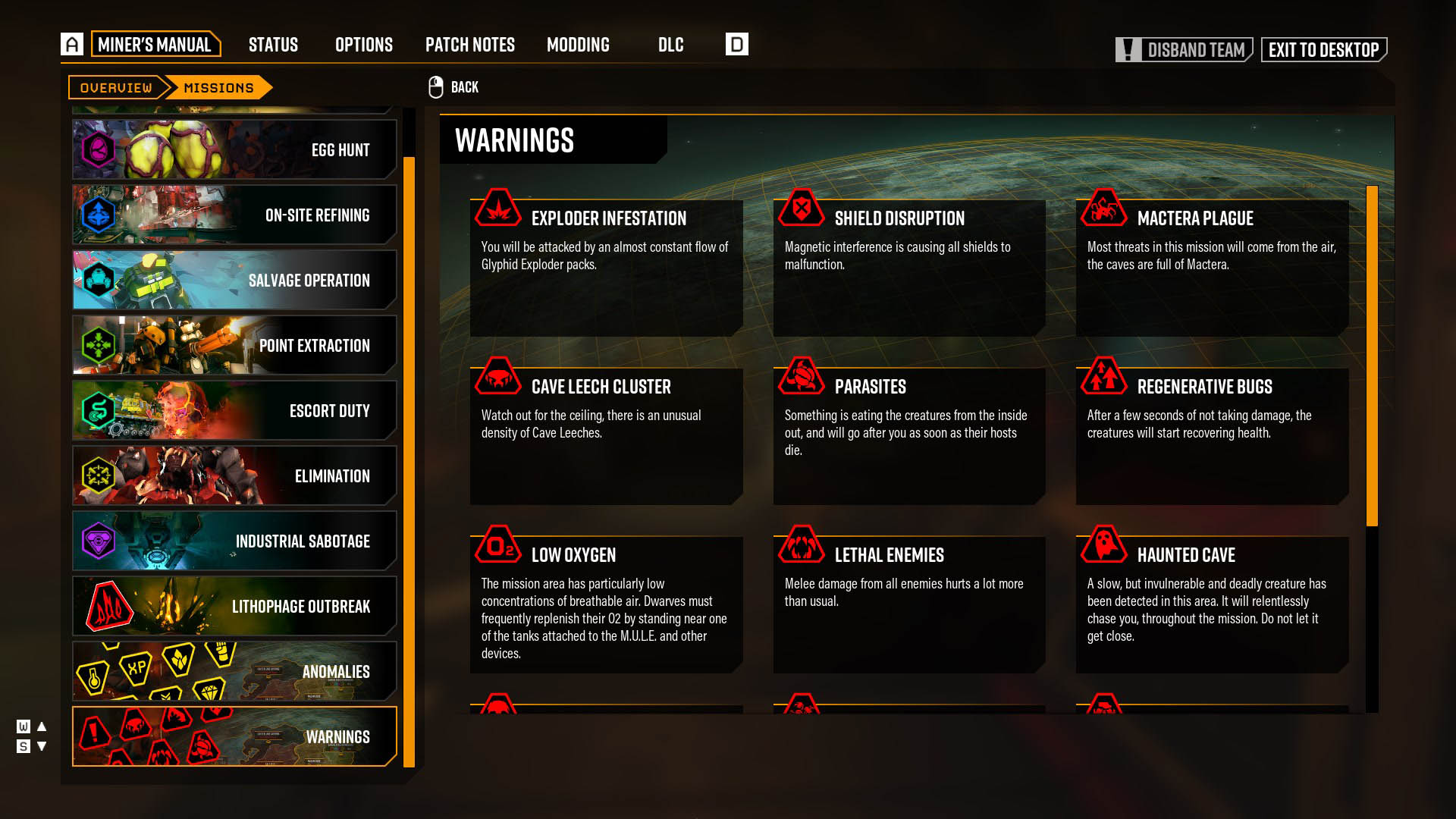Open the Escort Duty entry
1456x819 pixels.
point(234,410)
